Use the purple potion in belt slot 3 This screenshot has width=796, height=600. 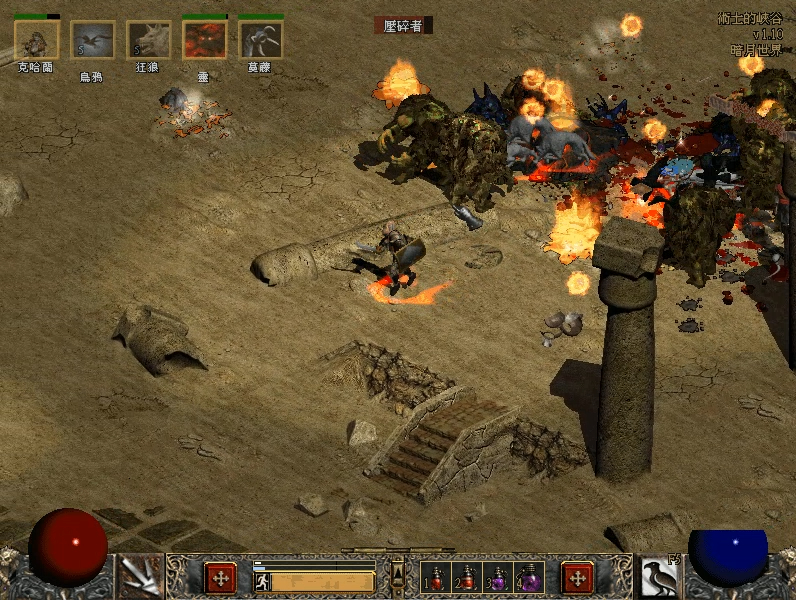coord(496,577)
